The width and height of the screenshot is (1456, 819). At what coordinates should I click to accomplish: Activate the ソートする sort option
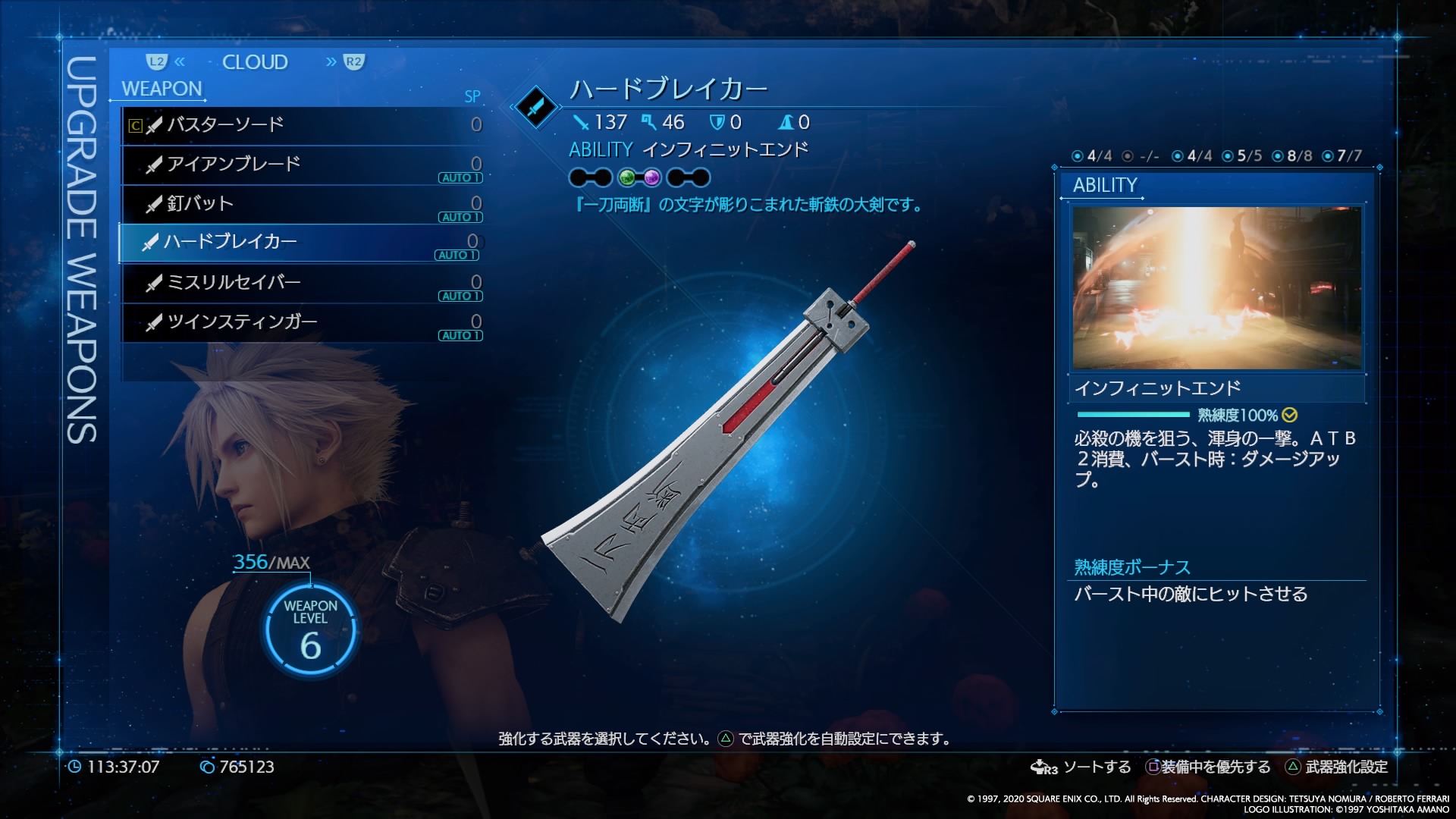point(1081,767)
